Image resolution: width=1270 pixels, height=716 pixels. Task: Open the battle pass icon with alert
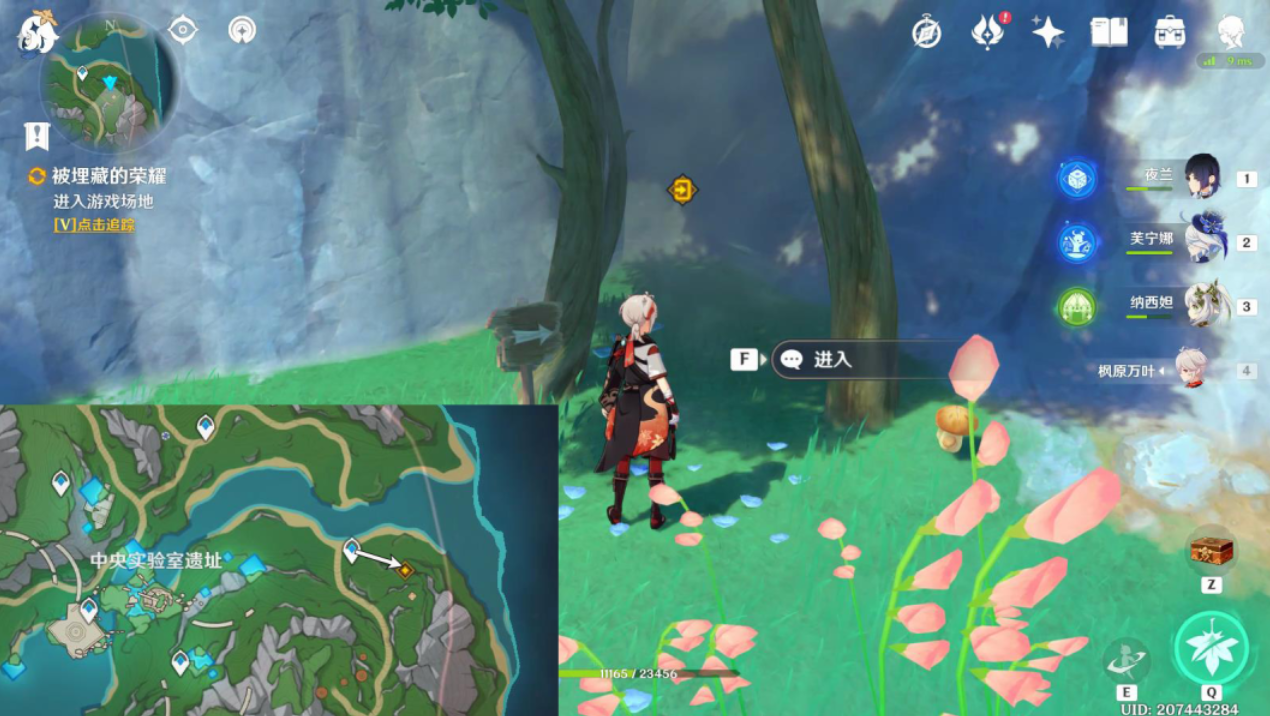pos(988,33)
